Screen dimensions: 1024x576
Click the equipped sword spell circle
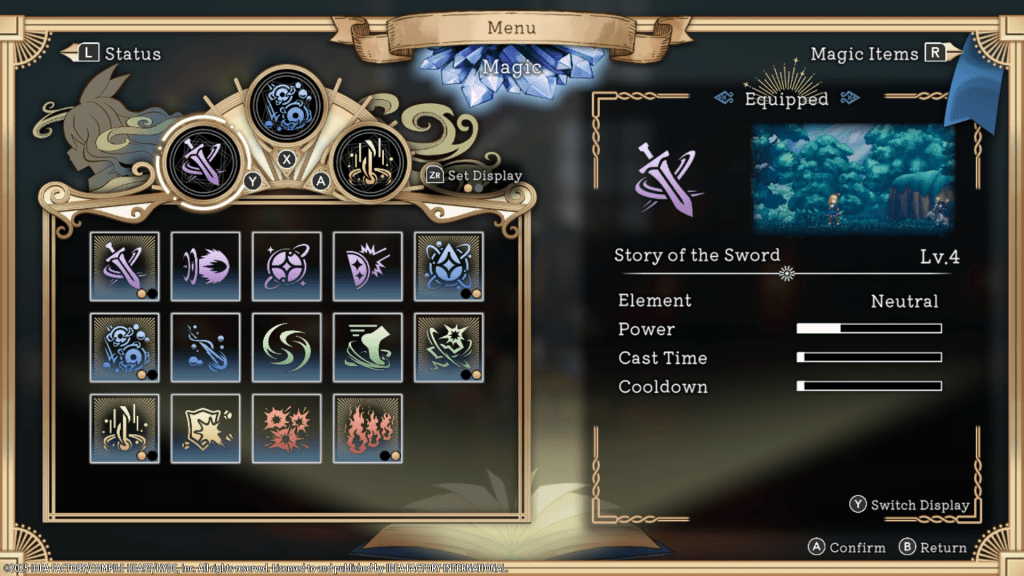207,160
